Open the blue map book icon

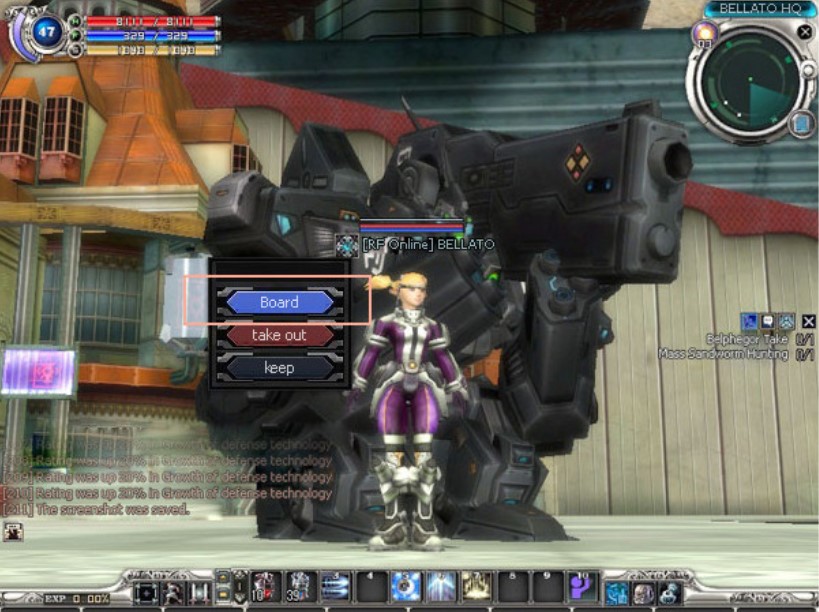pyautogui.click(x=800, y=123)
